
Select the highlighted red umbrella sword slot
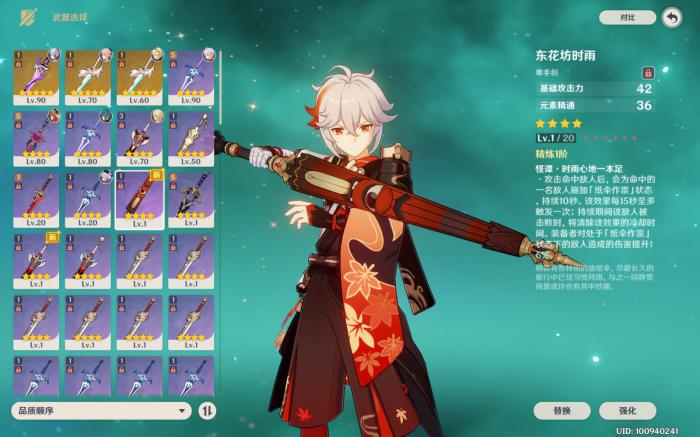pos(139,199)
